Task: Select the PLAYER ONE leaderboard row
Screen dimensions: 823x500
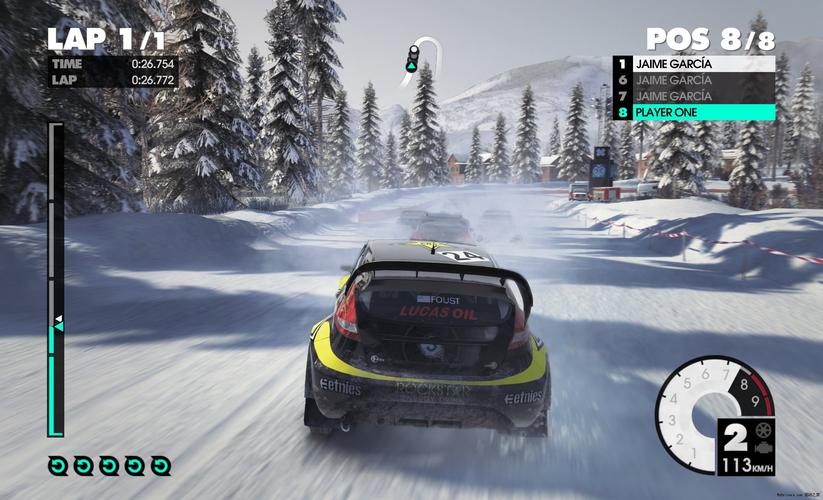Action: [x=694, y=112]
